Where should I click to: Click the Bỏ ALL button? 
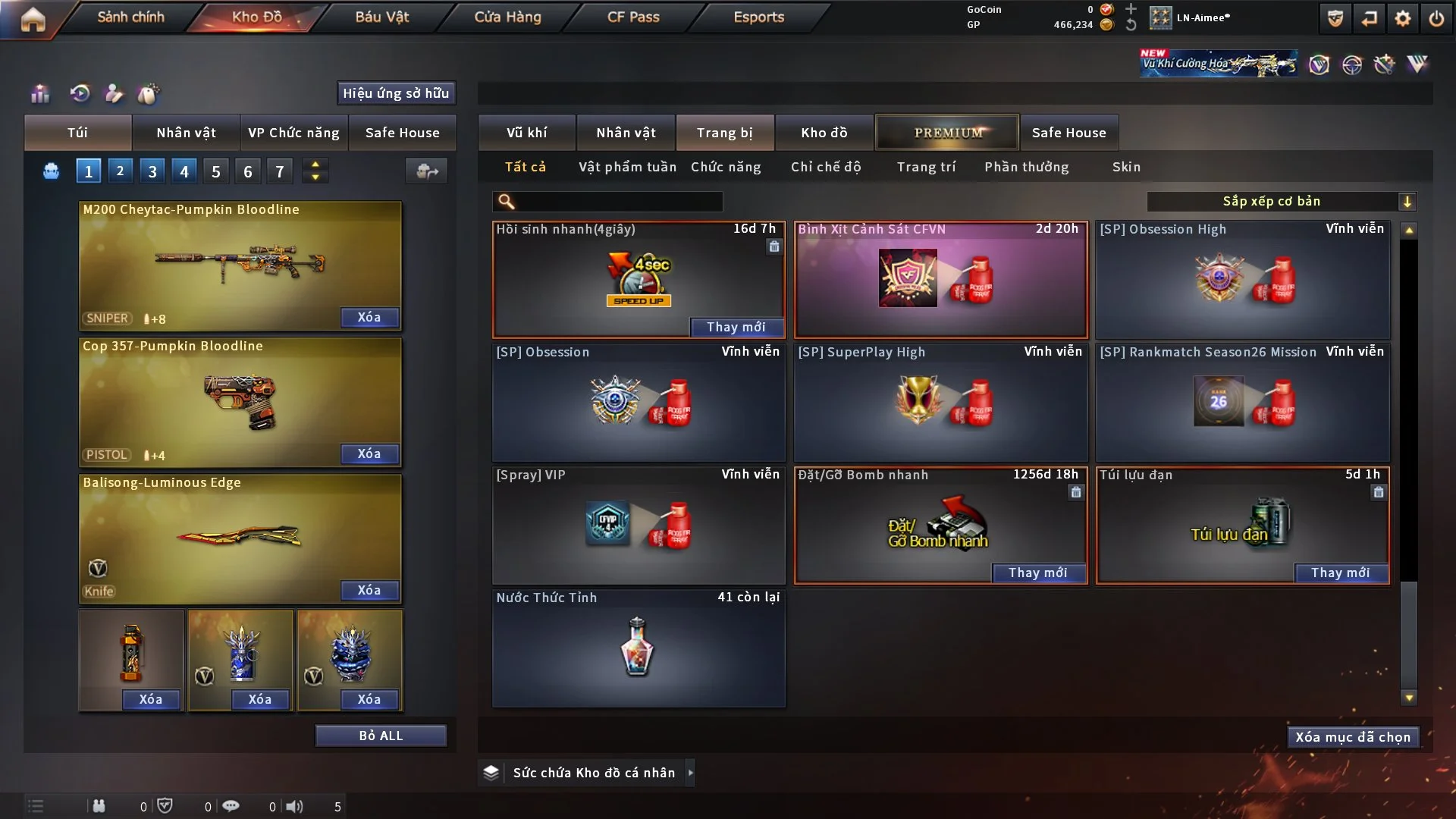[381, 736]
